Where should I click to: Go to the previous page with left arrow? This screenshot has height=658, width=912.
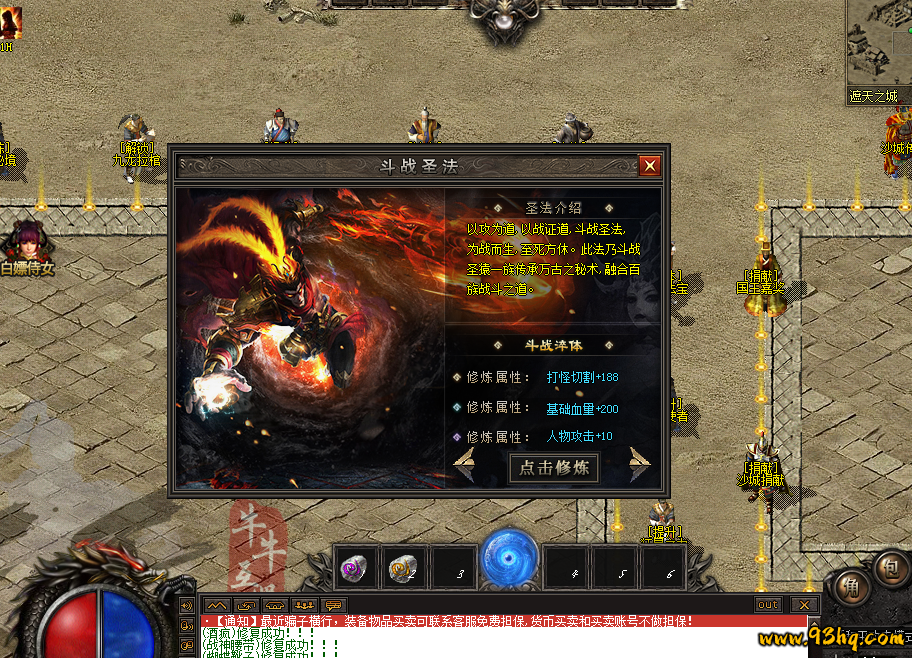point(464,465)
